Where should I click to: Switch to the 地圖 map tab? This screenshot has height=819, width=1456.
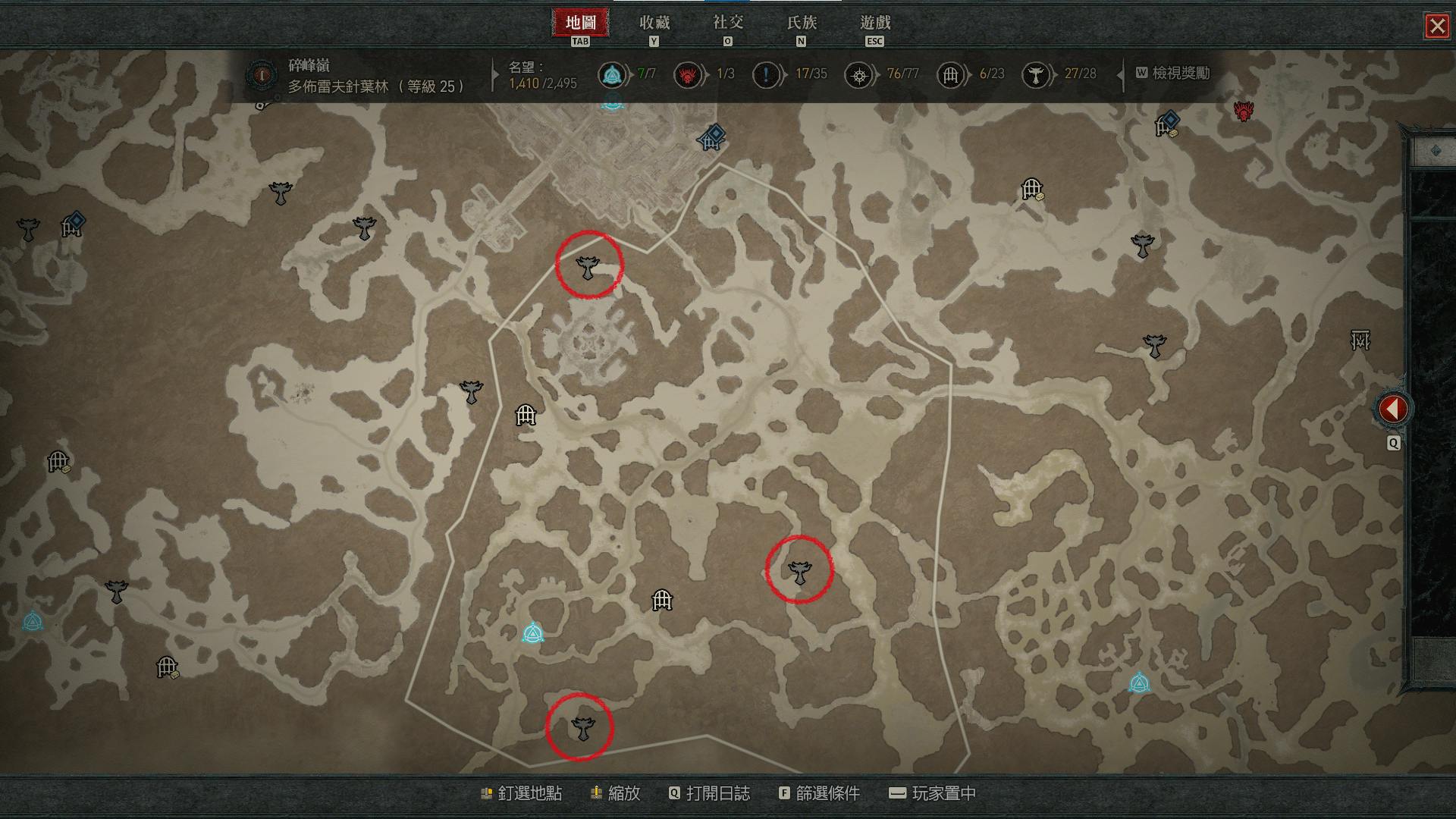tap(580, 24)
